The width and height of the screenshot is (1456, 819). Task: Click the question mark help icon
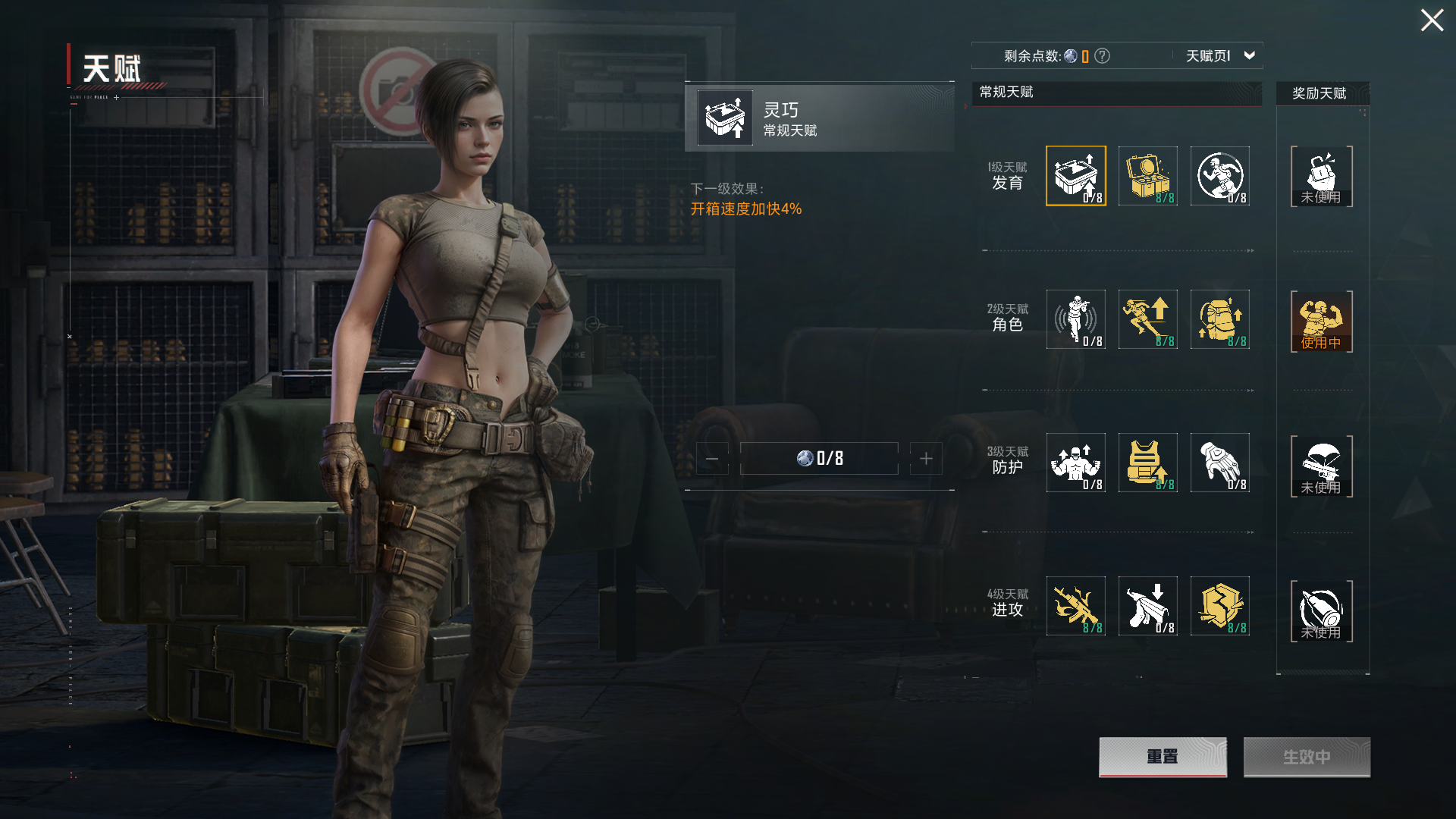tap(1103, 55)
